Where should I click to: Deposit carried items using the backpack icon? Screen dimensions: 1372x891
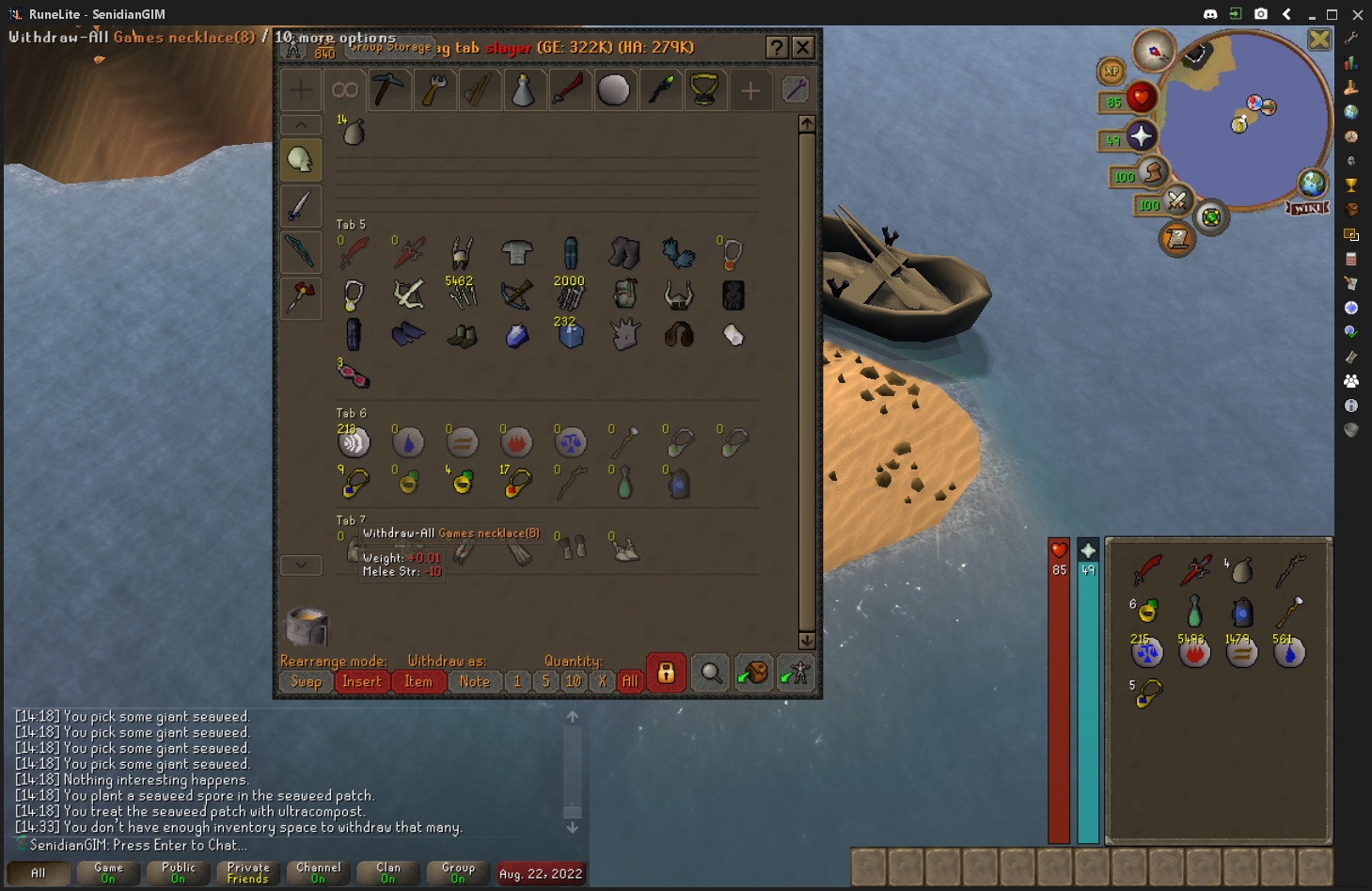coord(753,673)
